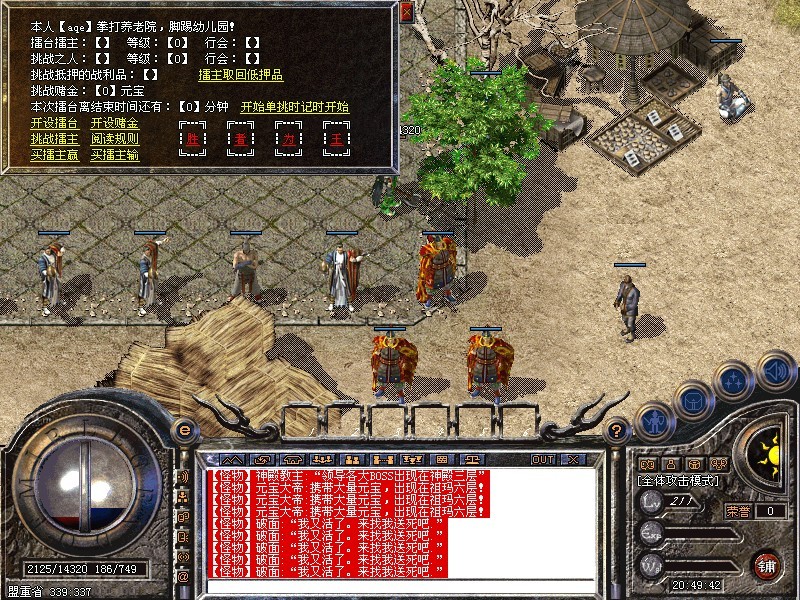This screenshot has height=600, width=800.
Task: Click the round 'e' button left of the belt slots
Action: click(x=183, y=431)
